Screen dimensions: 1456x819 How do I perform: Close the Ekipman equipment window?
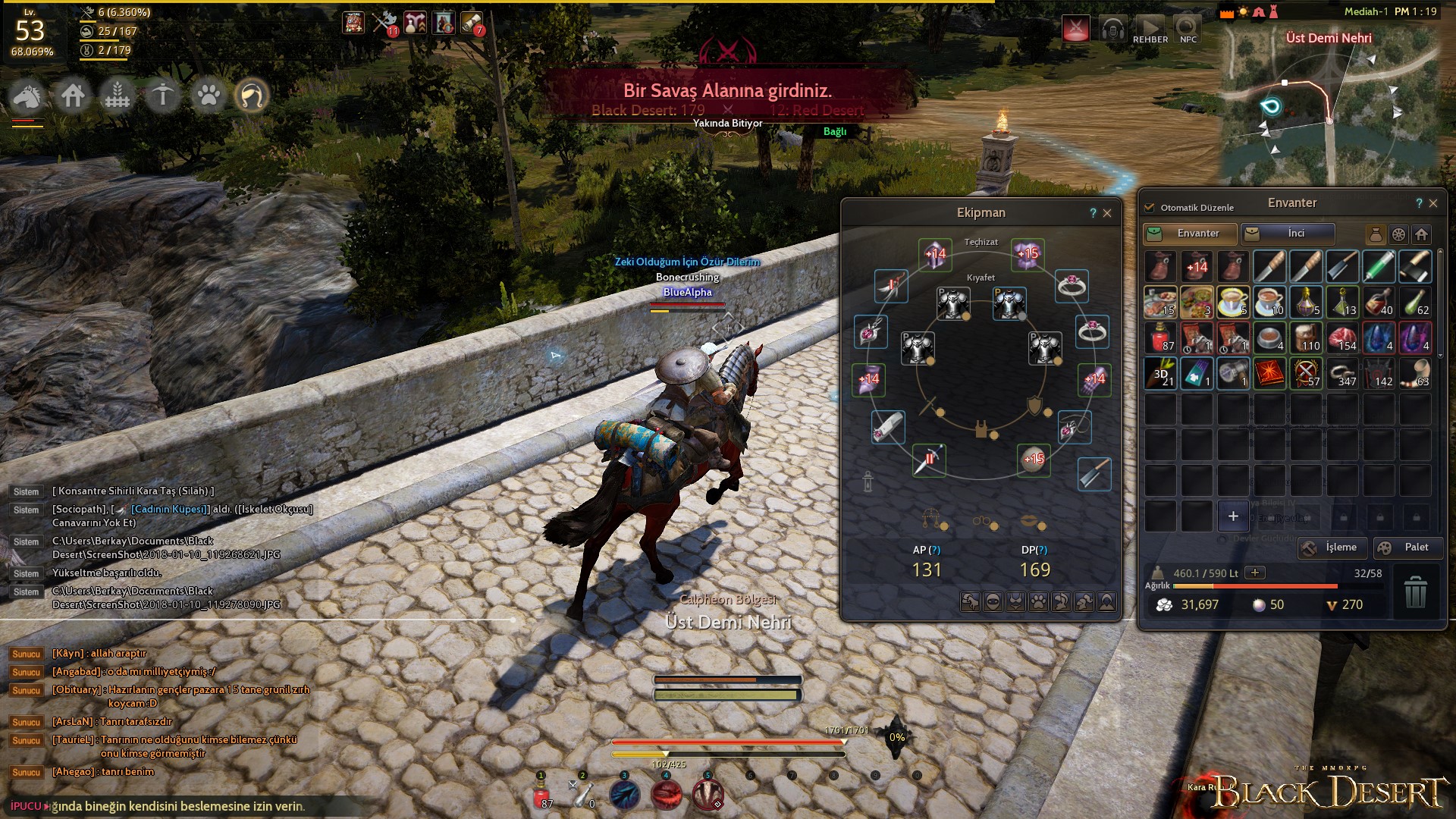tap(1107, 213)
